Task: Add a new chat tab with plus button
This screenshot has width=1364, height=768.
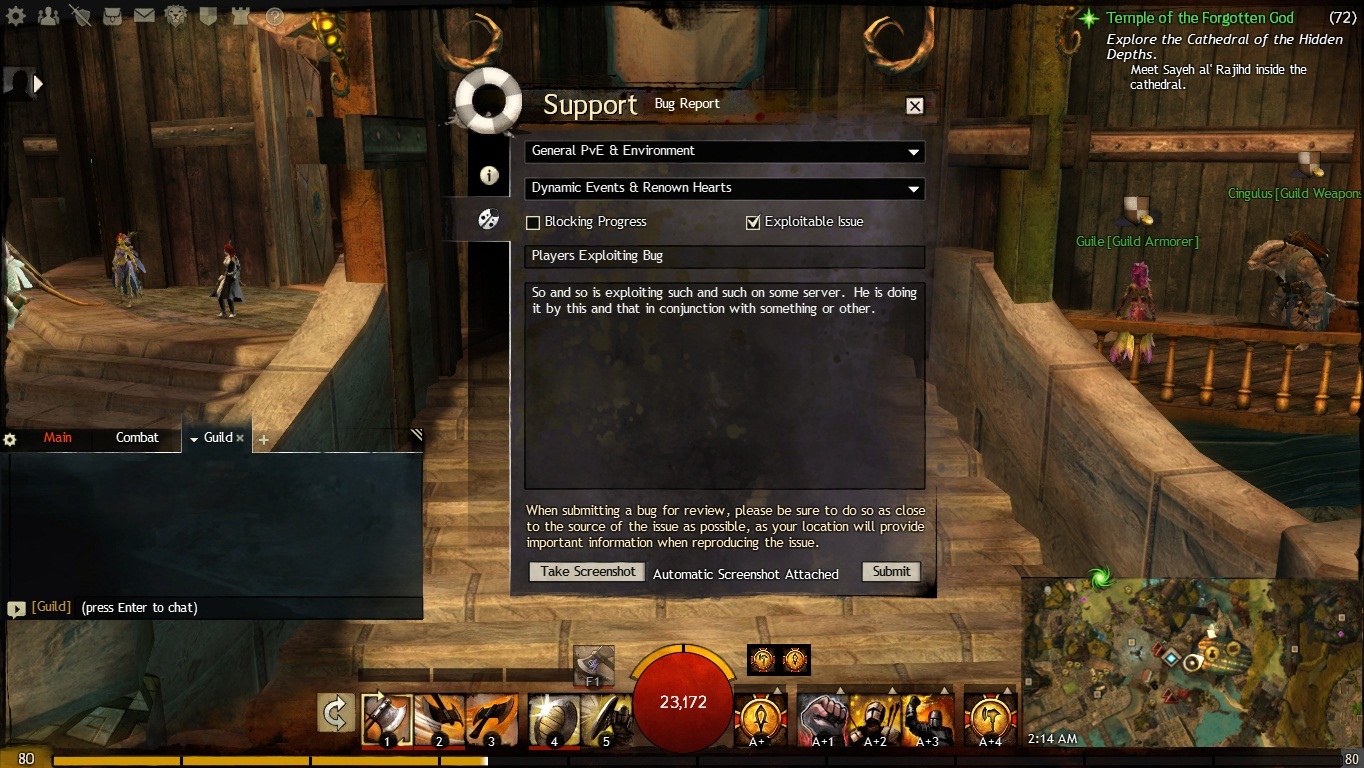Action: (264, 439)
